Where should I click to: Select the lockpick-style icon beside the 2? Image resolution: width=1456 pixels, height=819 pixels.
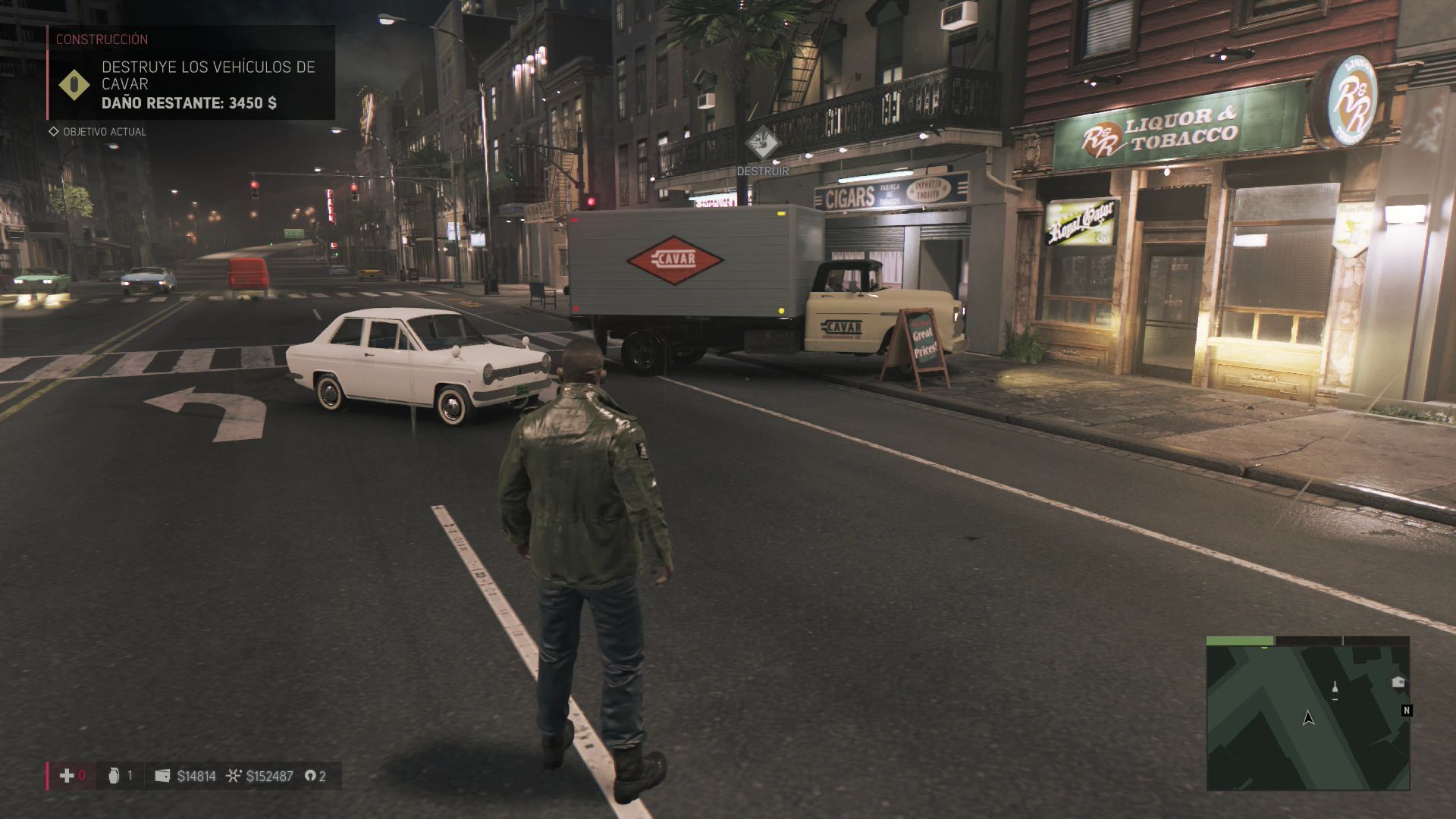[x=309, y=776]
